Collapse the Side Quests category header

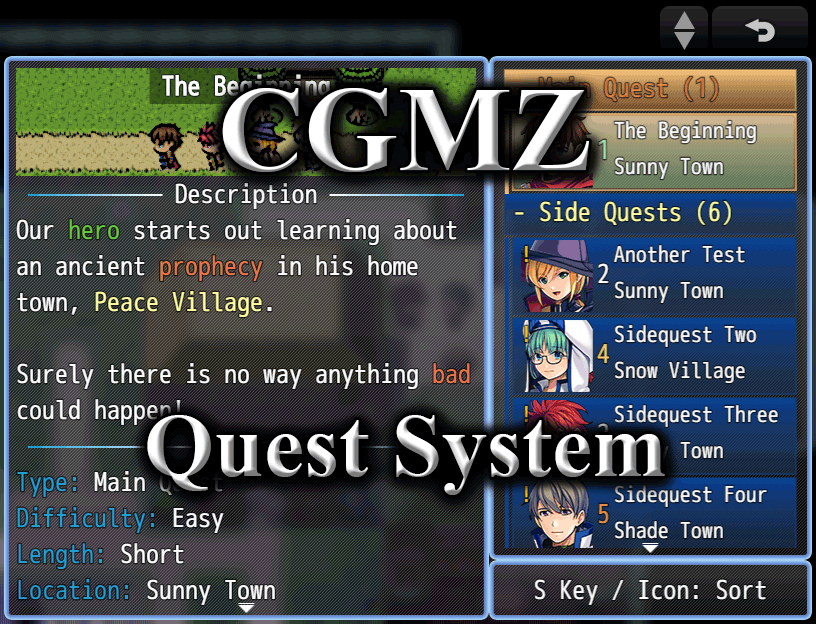[651, 212]
